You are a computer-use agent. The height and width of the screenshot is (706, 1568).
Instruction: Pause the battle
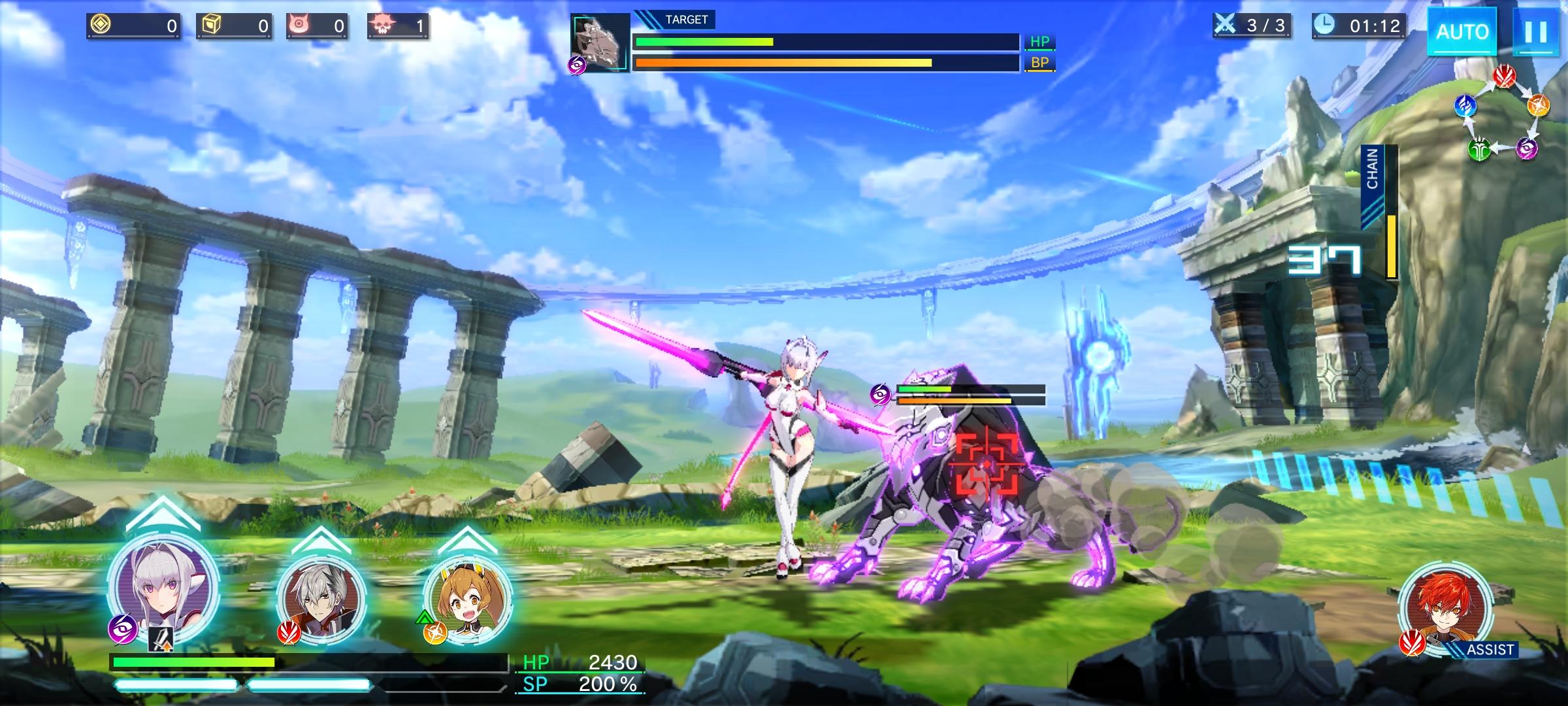tap(1535, 31)
